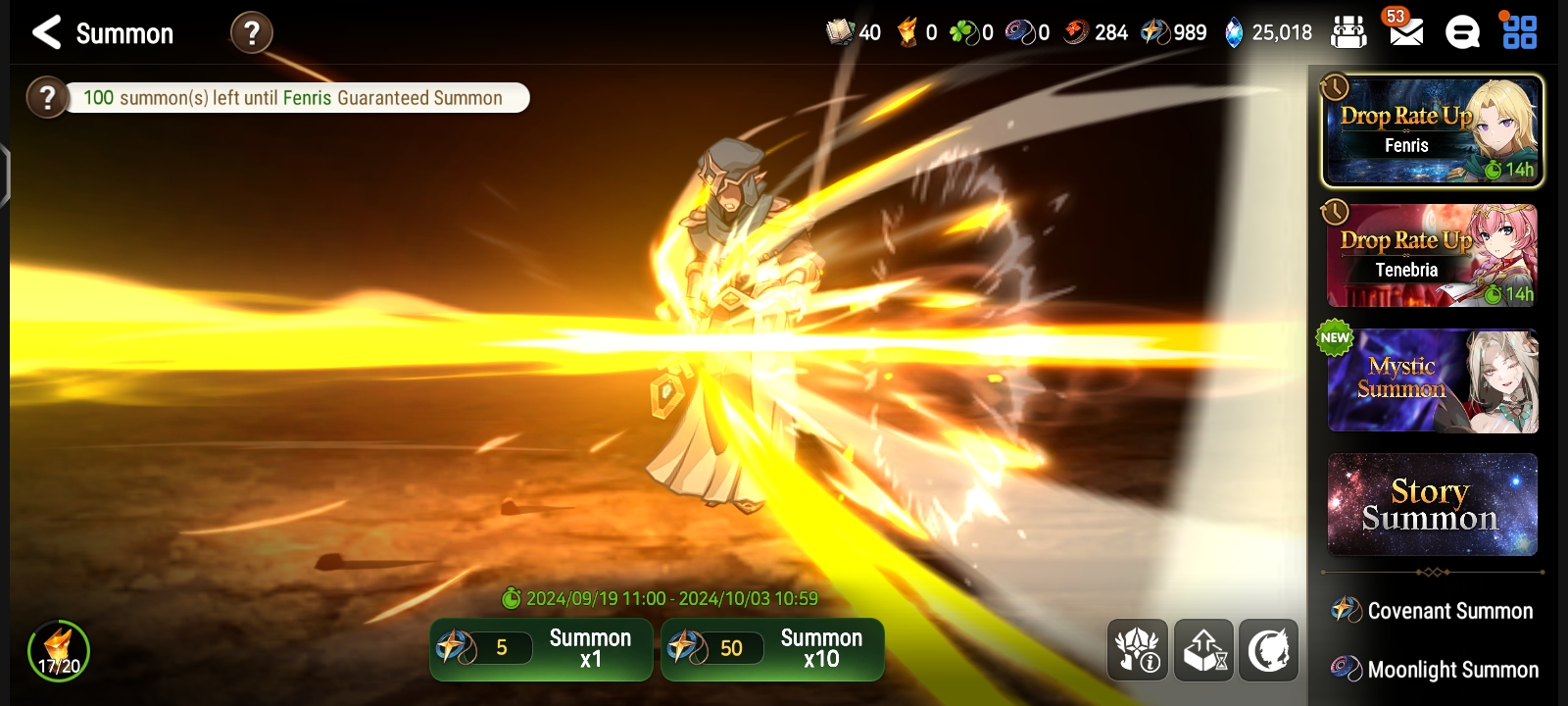Image resolution: width=1568 pixels, height=706 pixels.
Task: Open the new Mystic Summon banner
Action: point(1432,379)
